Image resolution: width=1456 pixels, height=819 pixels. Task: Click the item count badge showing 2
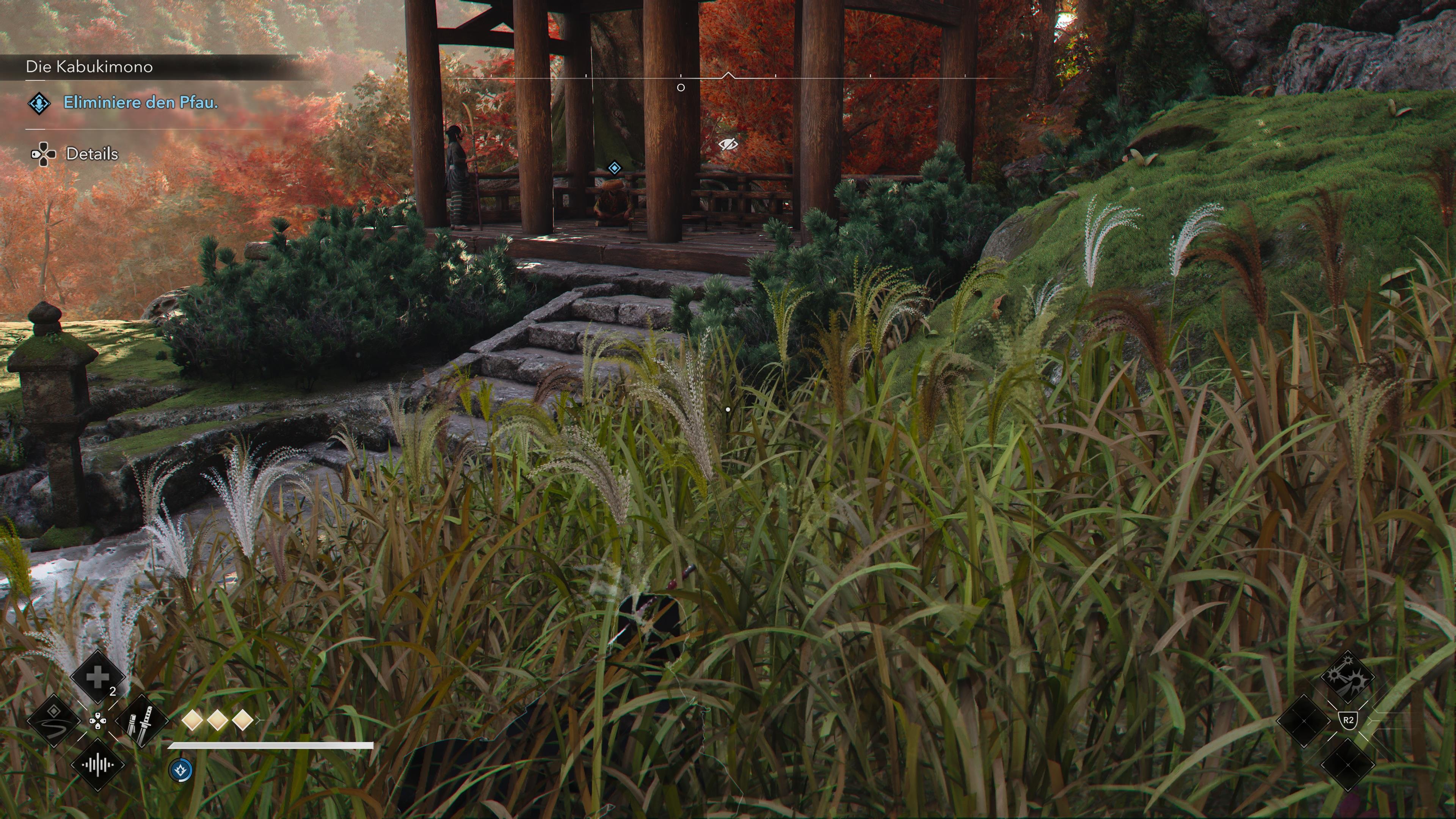click(x=113, y=691)
